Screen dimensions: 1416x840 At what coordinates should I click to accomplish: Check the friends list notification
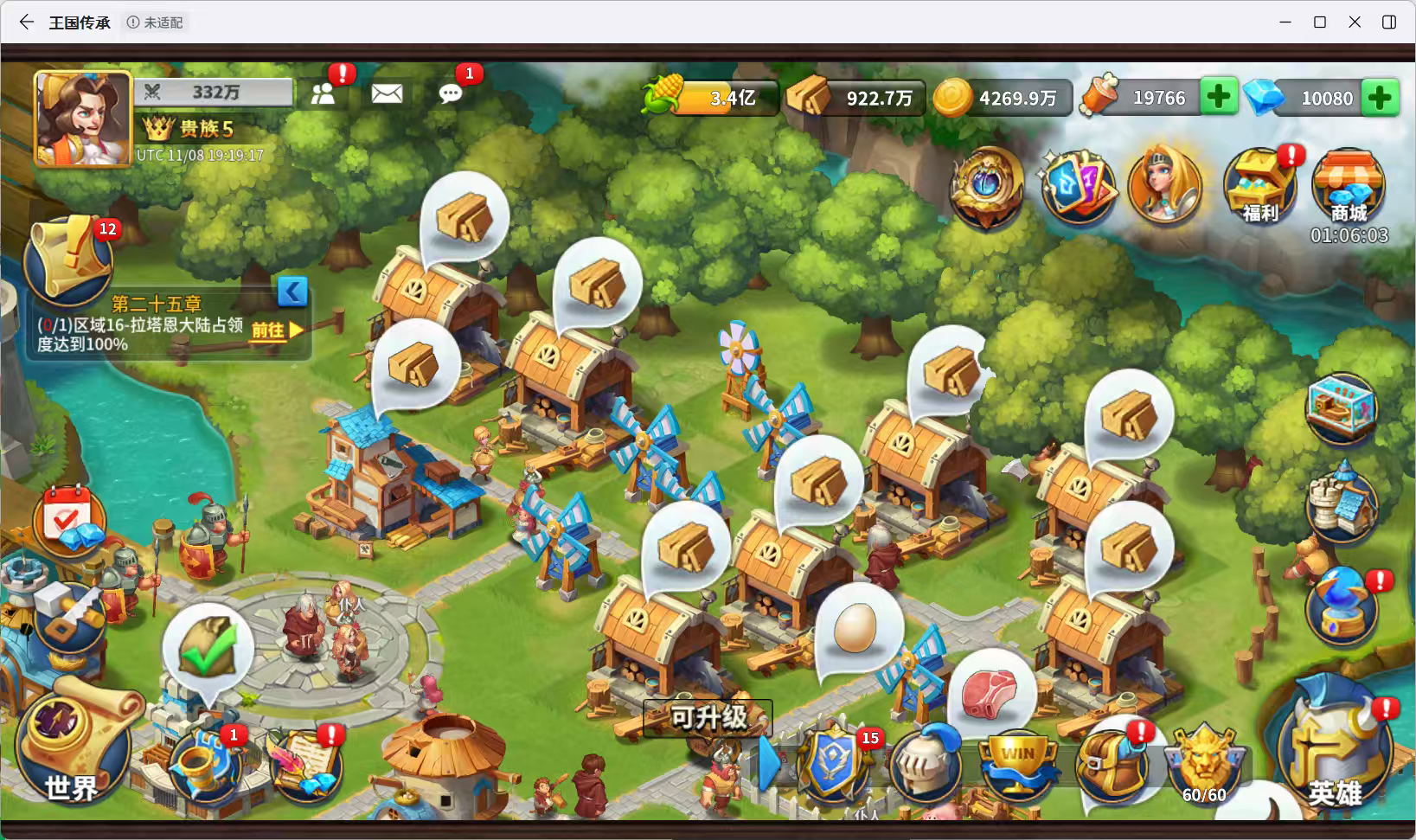tap(324, 93)
